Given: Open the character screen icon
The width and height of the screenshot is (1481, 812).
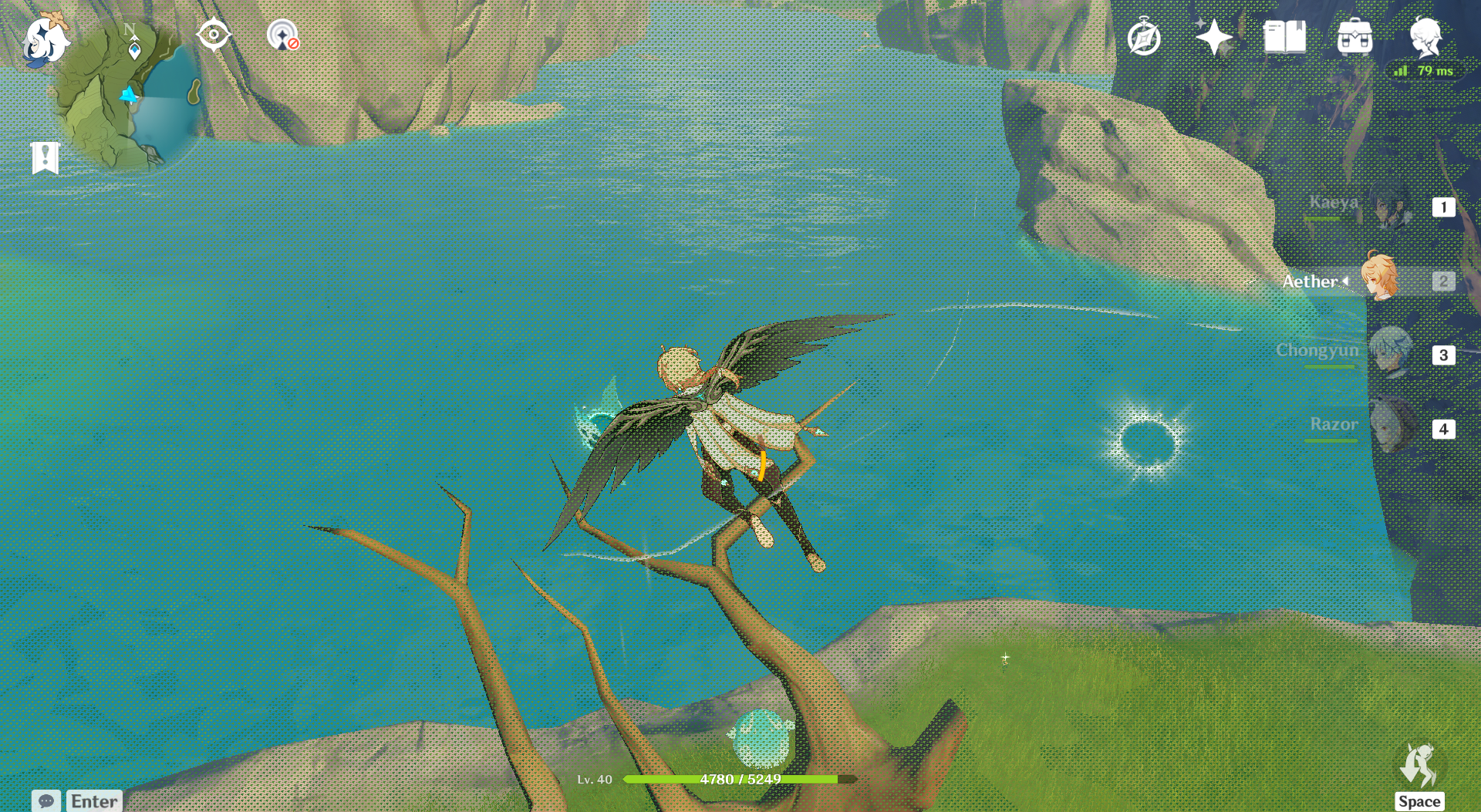Looking at the screenshot, I should 1425,37.
